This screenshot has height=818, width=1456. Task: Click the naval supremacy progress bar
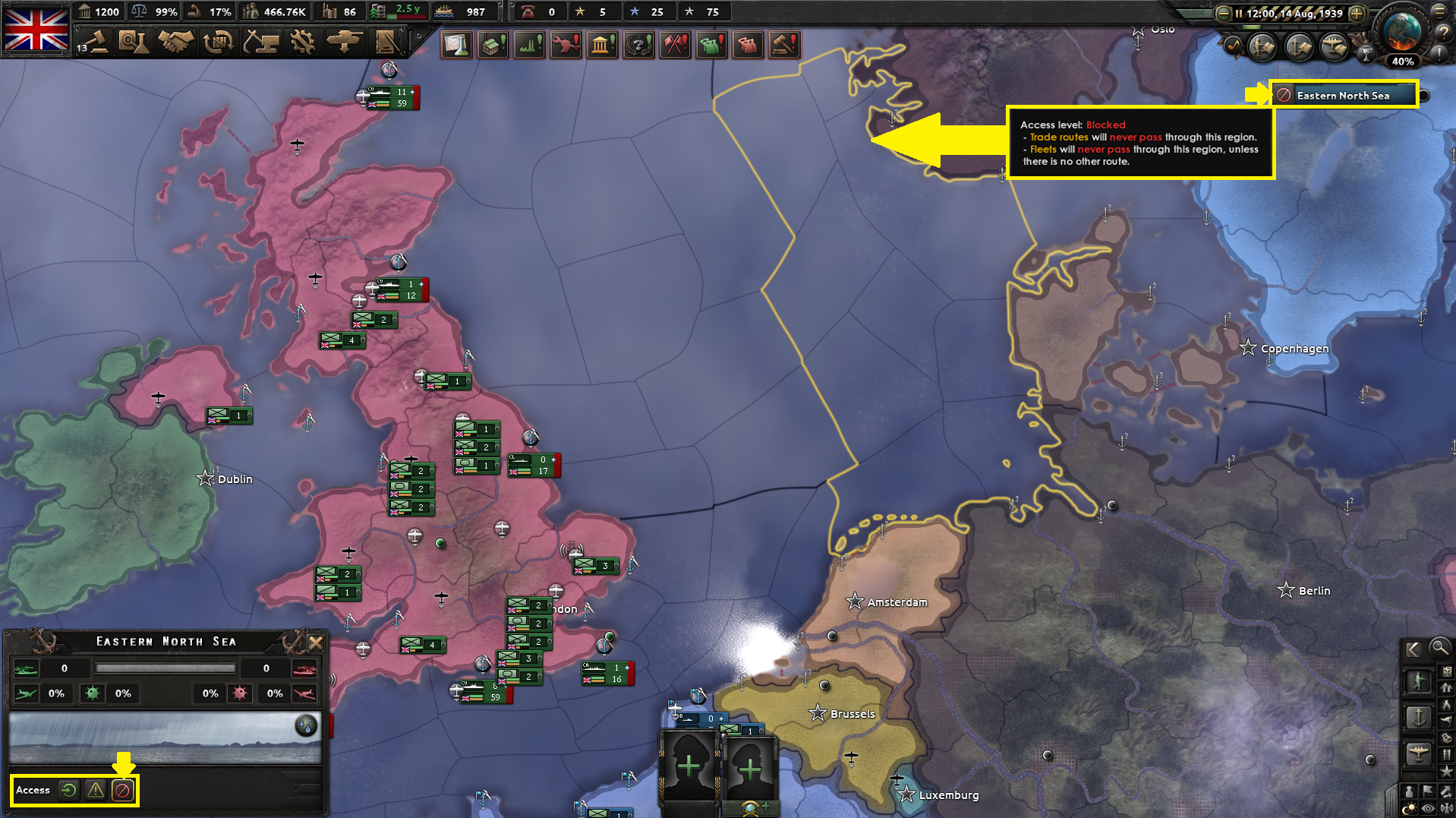165,668
